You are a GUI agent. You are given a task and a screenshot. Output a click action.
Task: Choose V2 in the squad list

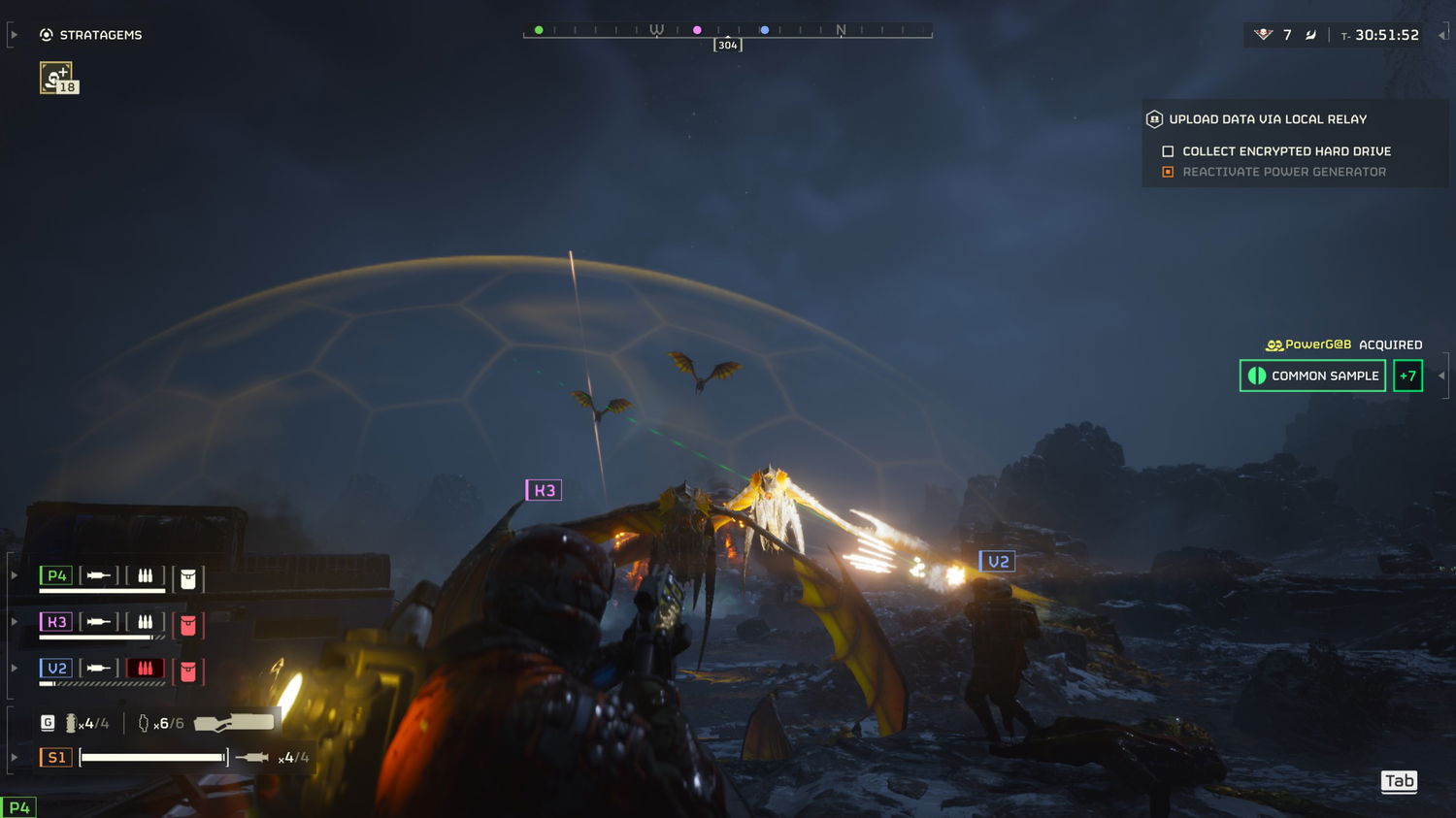point(56,669)
